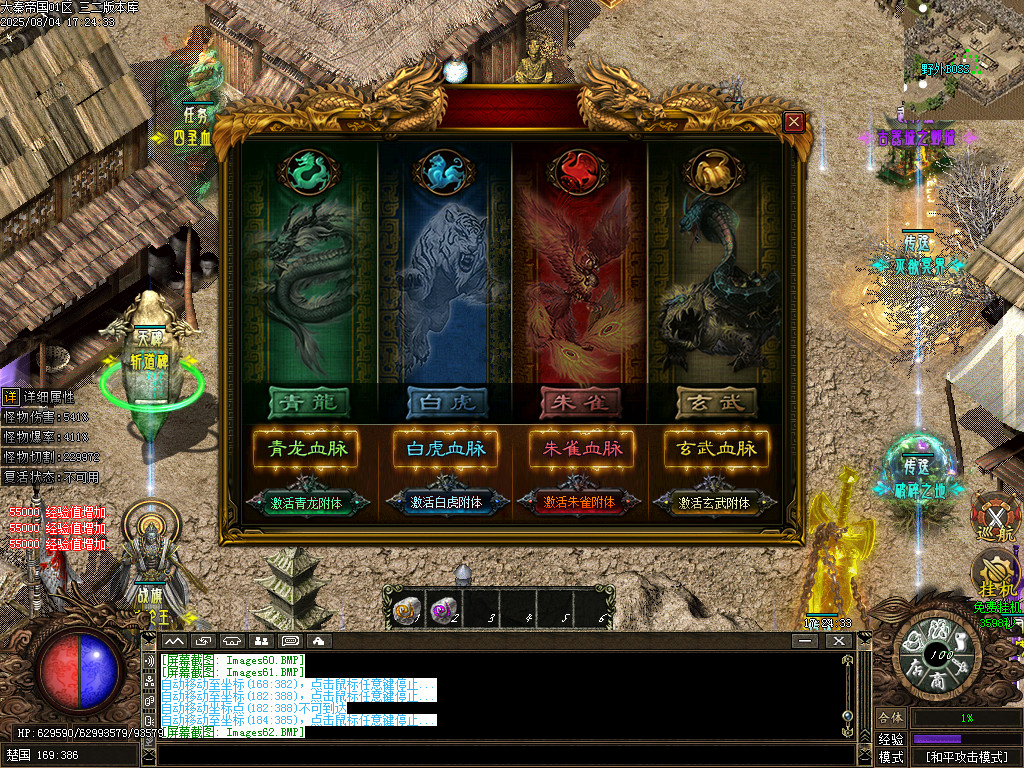The height and width of the screenshot is (768, 1024).
Task: Toggle the 巡航 crossed-swords cruise button
Action: [995, 517]
